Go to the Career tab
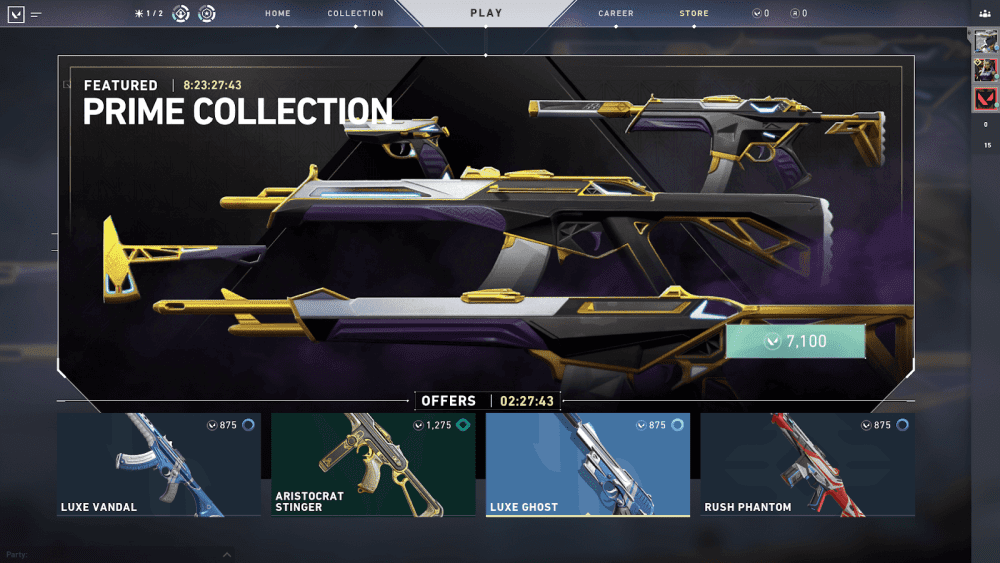 pyautogui.click(x=616, y=14)
